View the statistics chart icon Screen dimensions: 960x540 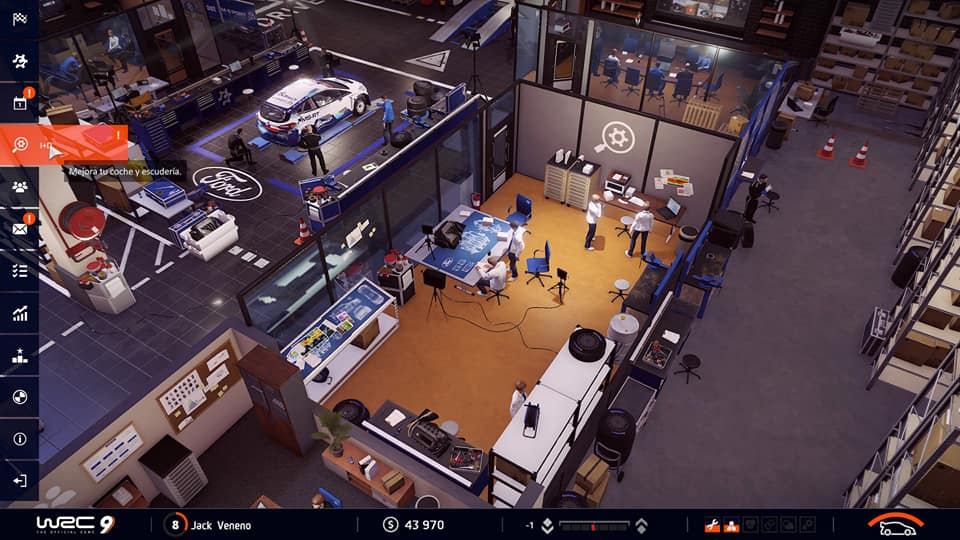click(x=19, y=313)
